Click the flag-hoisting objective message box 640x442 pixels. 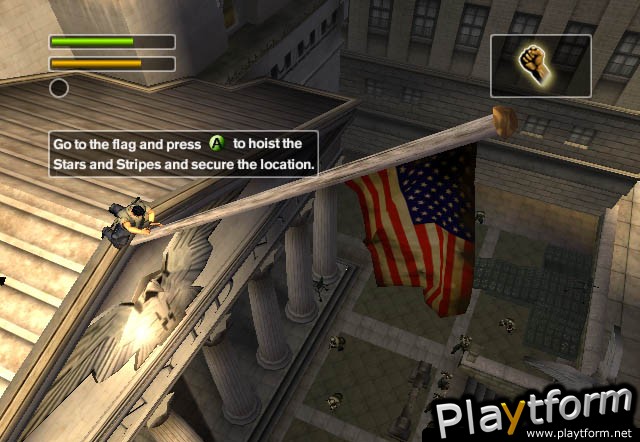184,154
